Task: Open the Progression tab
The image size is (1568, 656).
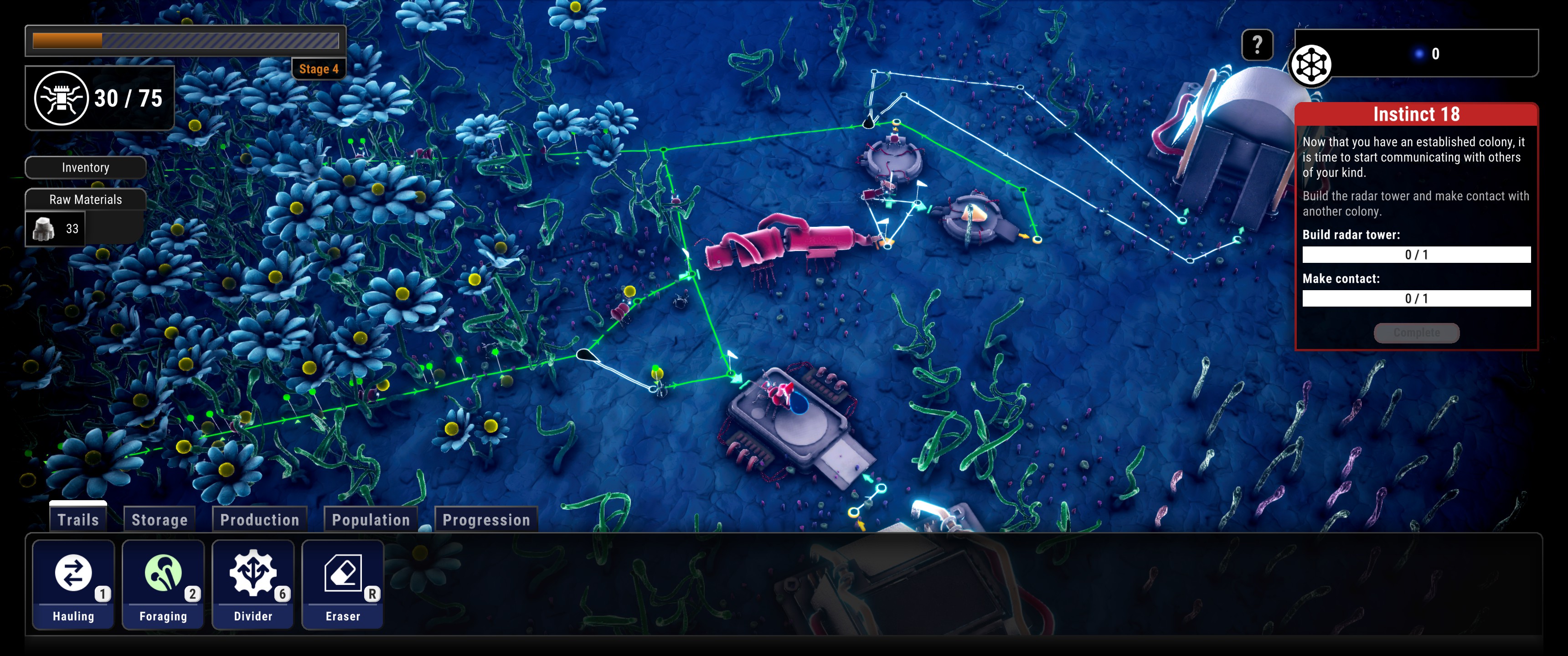Action: (486, 519)
